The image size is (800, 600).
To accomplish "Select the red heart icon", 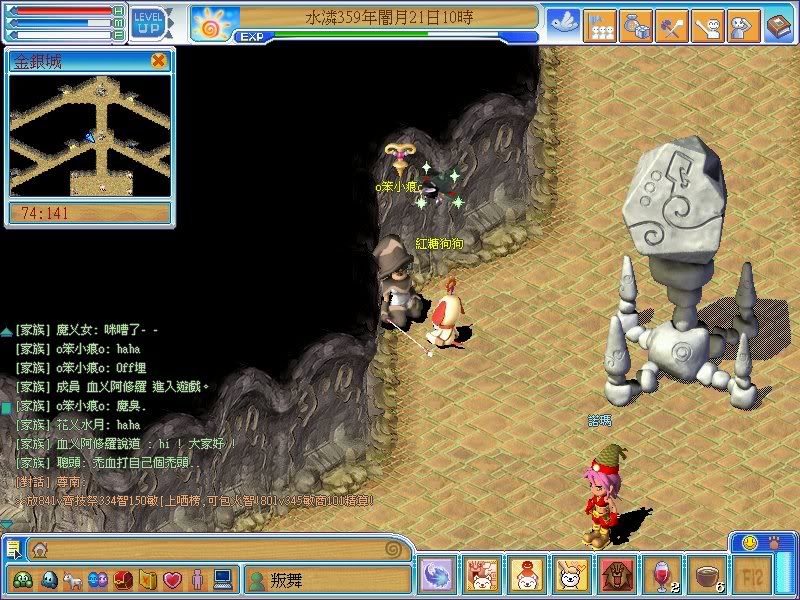I will pos(171,579).
